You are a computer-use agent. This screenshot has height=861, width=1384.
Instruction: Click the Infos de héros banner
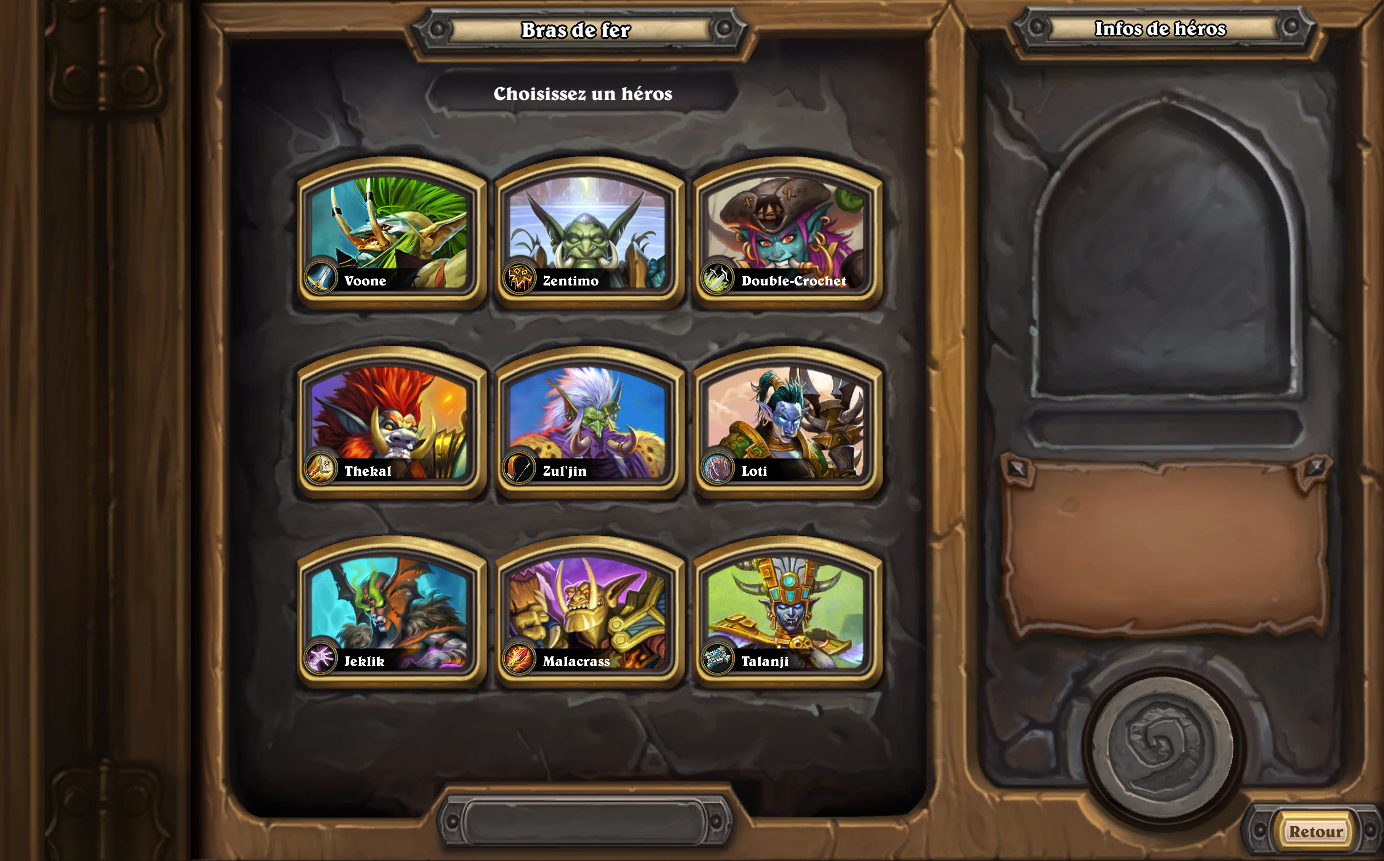pos(1160,29)
